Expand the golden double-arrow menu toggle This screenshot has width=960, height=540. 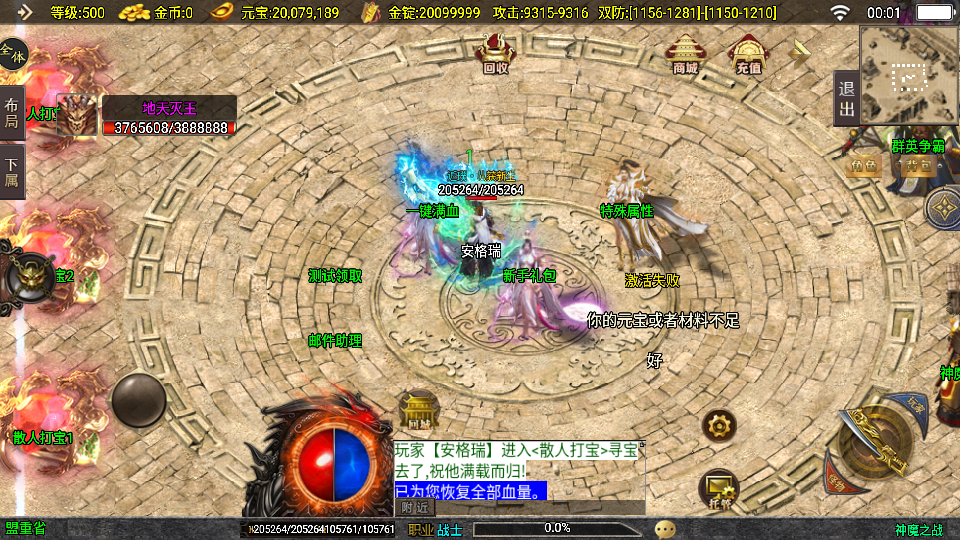801,53
